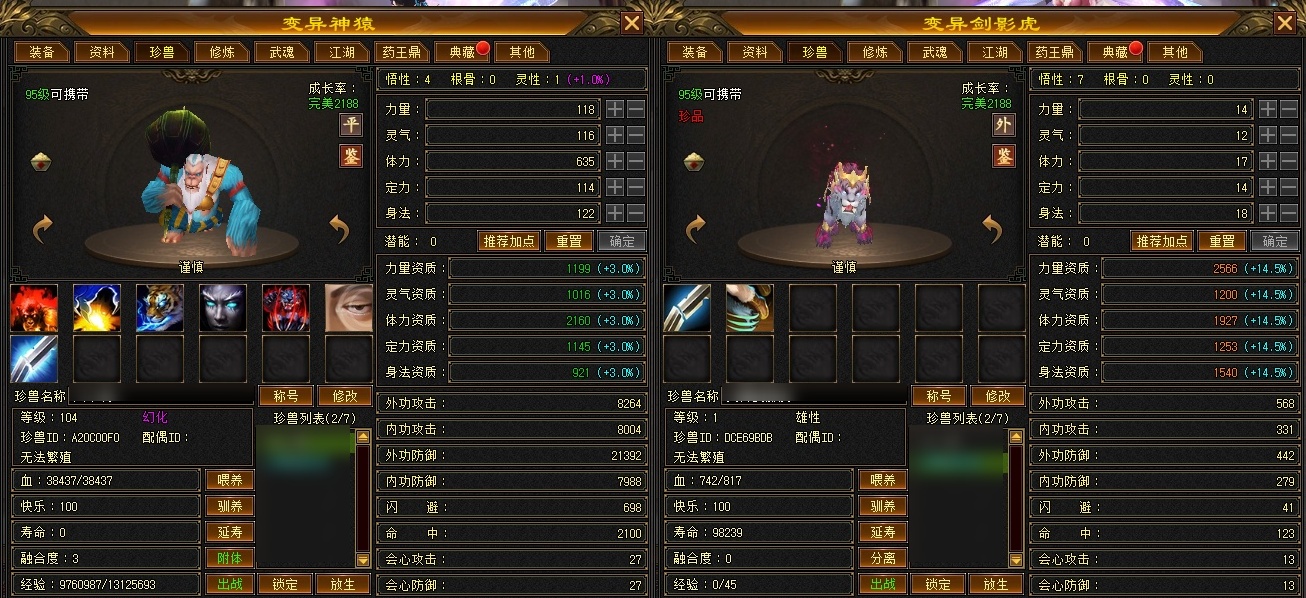Viewport: 1306px width, 598px height.
Task: Release pet with 放生 in 变异剑影虎 window
Action: tap(995, 584)
